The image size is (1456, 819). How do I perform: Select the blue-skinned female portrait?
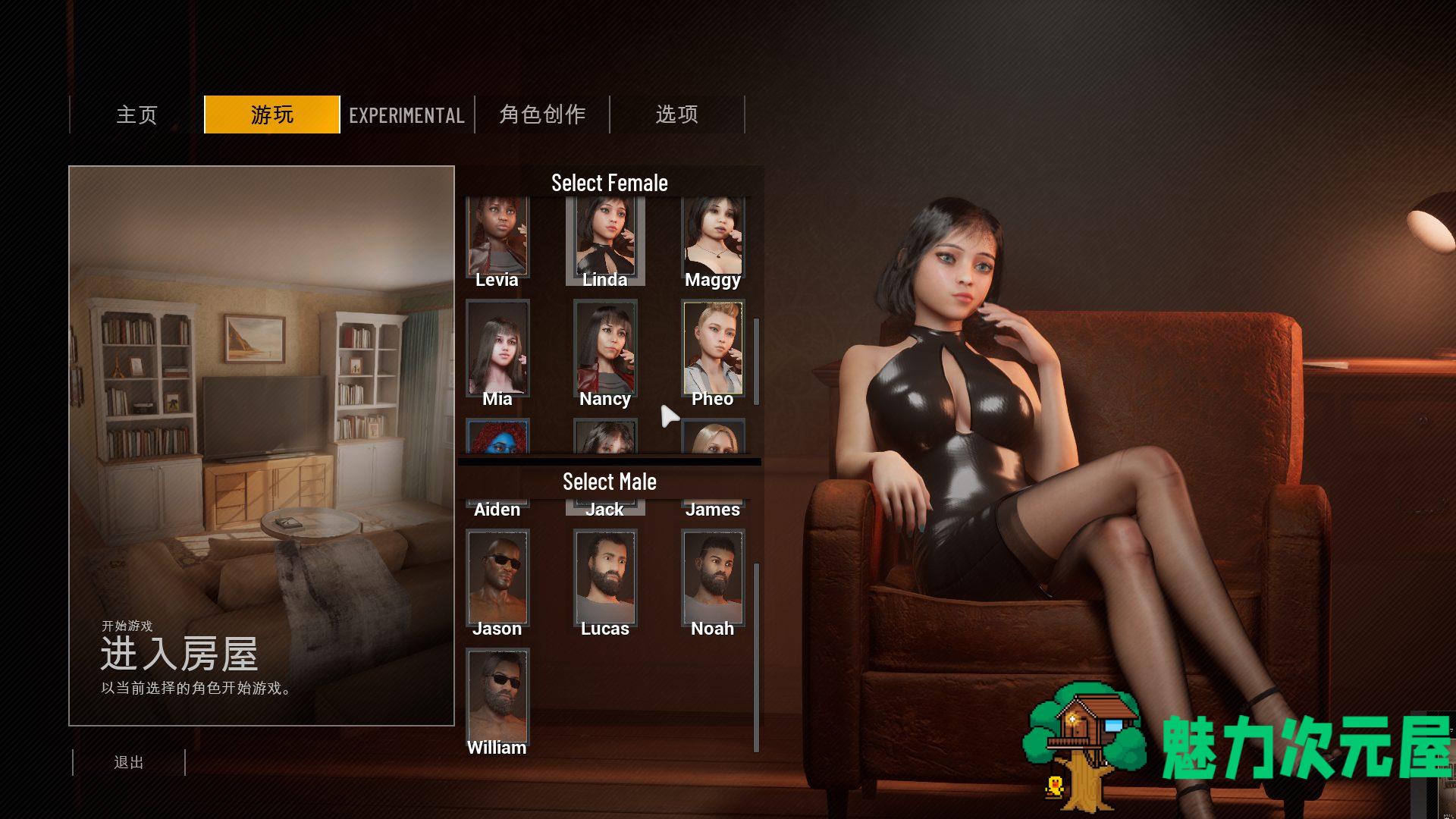click(497, 438)
